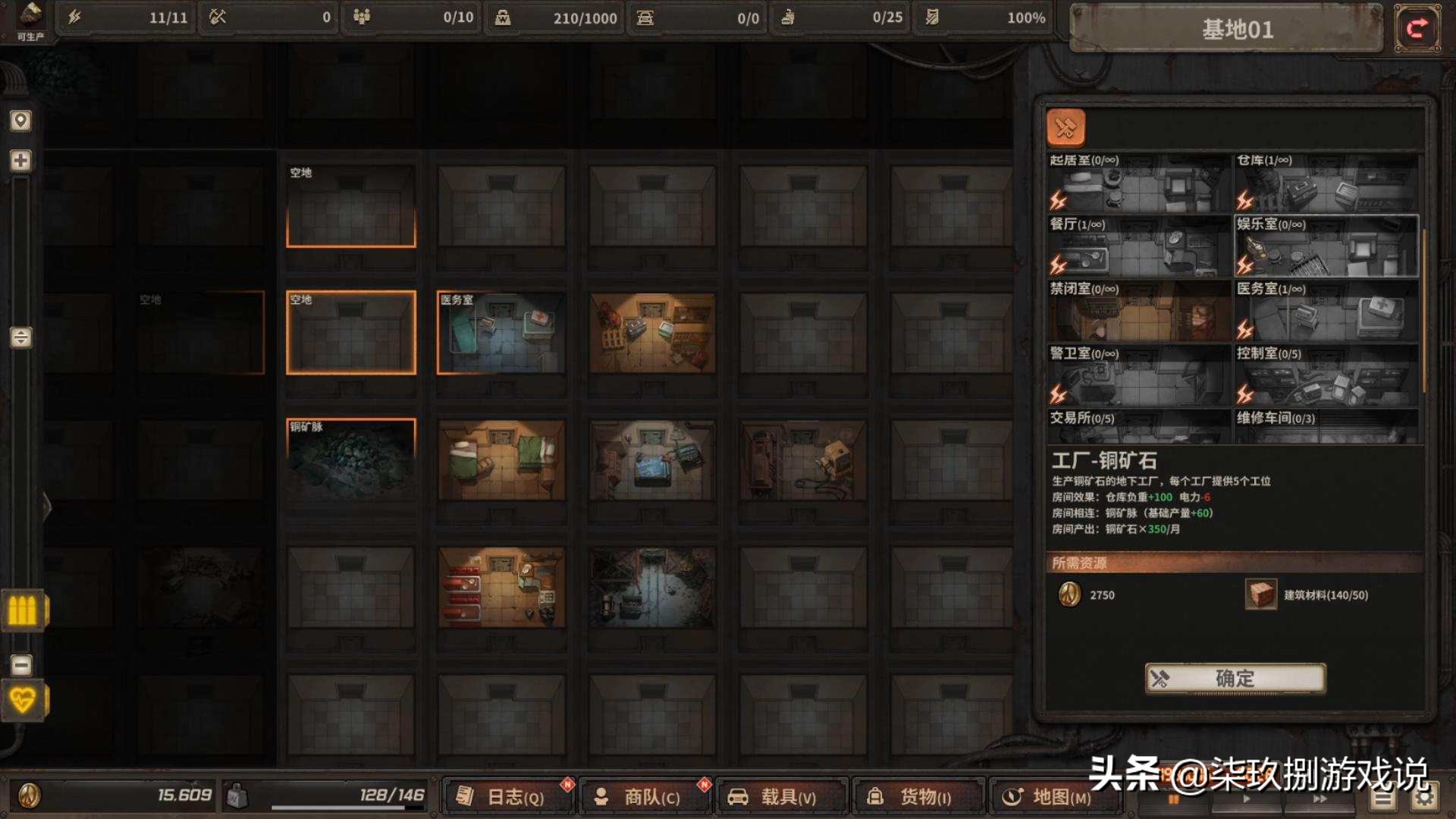This screenshot has width=1456, height=819.
Task: Choose the 维修车间 repair workshop option
Action: (1326, 426)
